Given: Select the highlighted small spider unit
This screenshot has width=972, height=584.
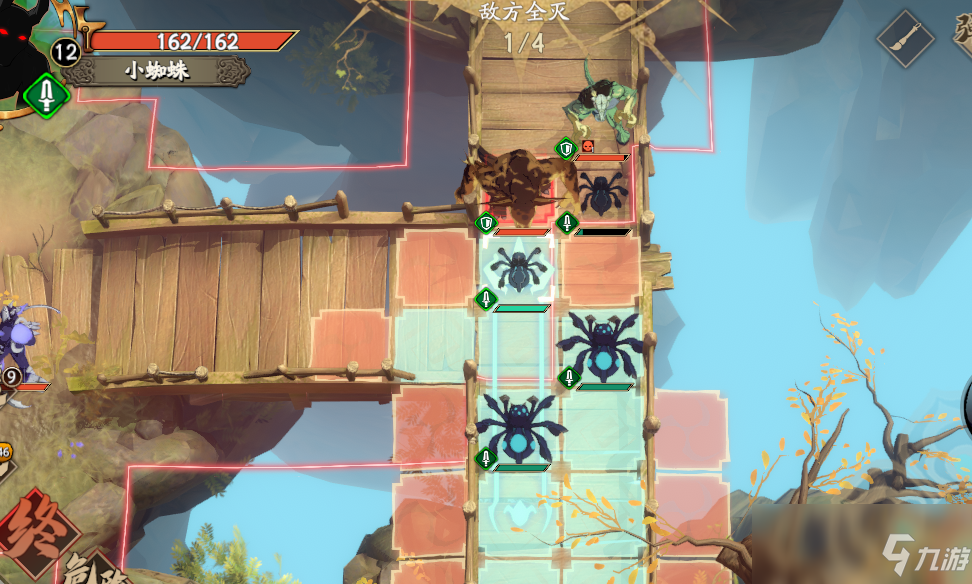Looking at the screenshot, I should click(518, 270).
